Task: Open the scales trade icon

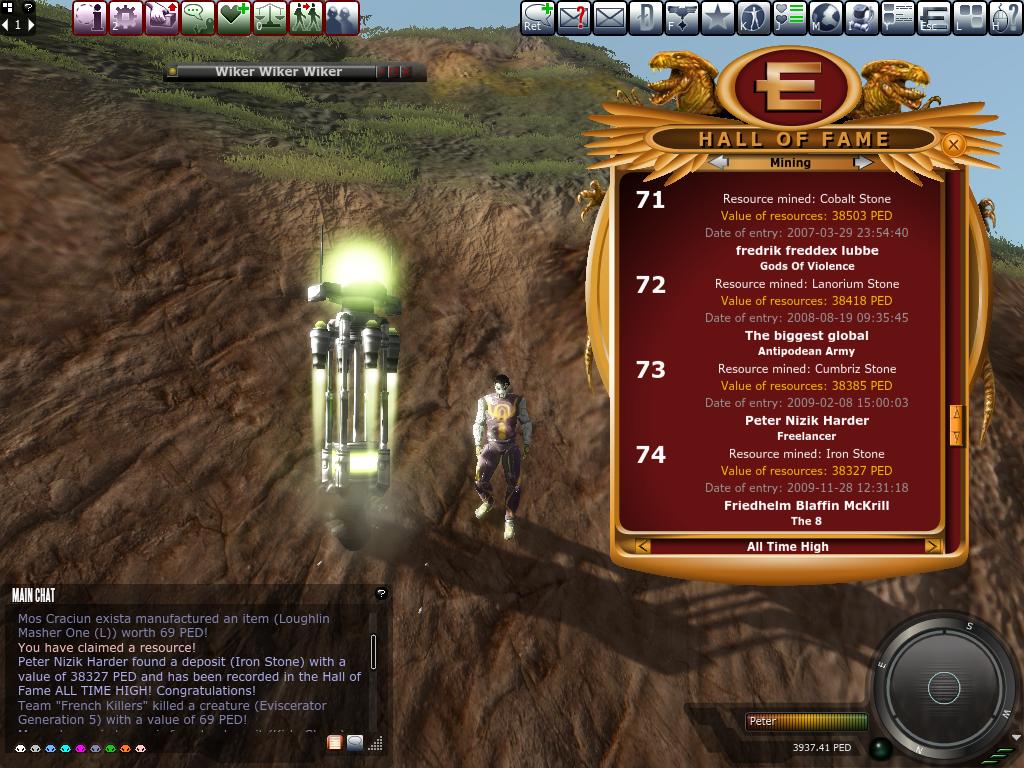Action: point(269,18)
